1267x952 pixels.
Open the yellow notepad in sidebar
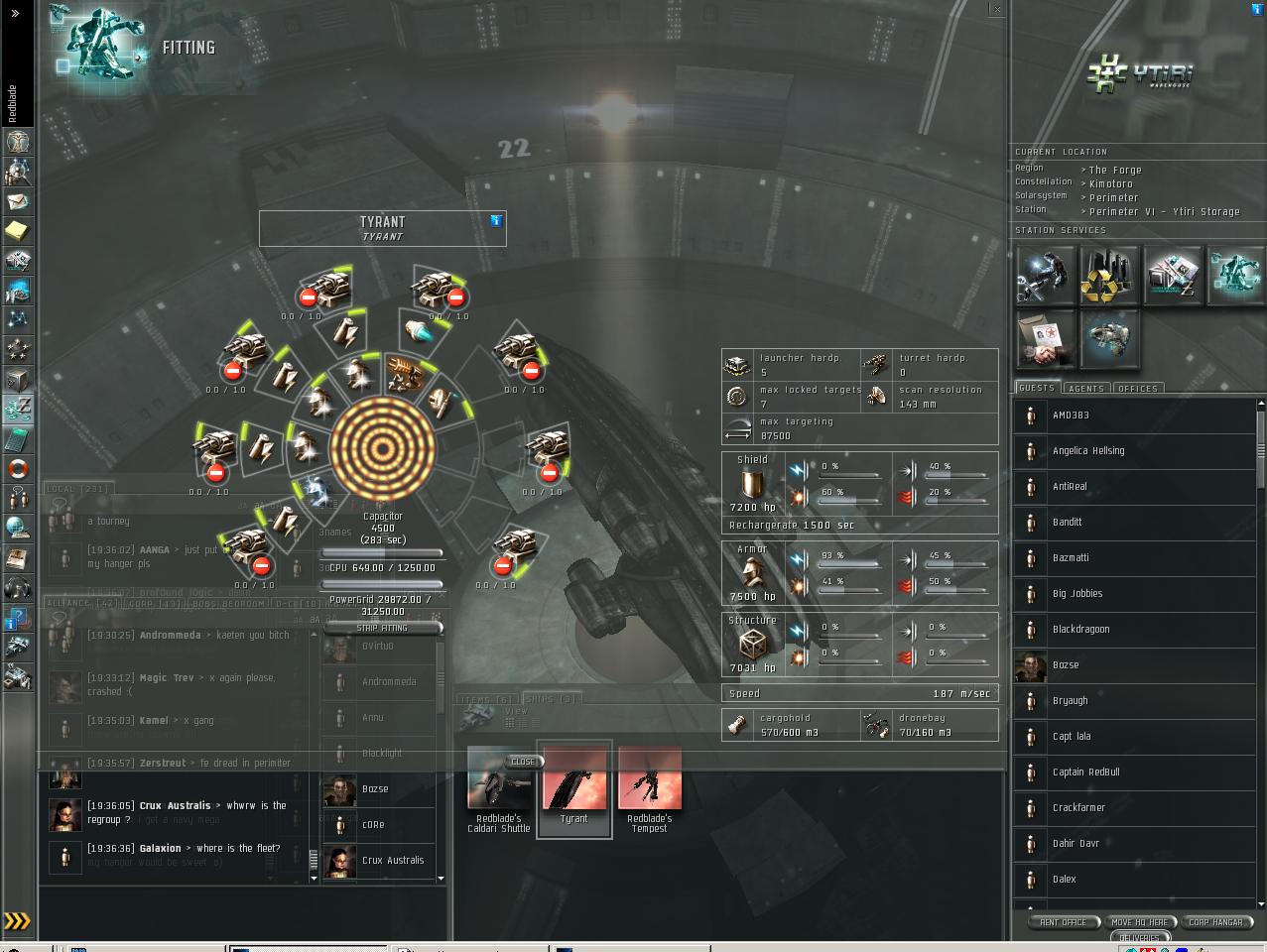click(18, 231)
